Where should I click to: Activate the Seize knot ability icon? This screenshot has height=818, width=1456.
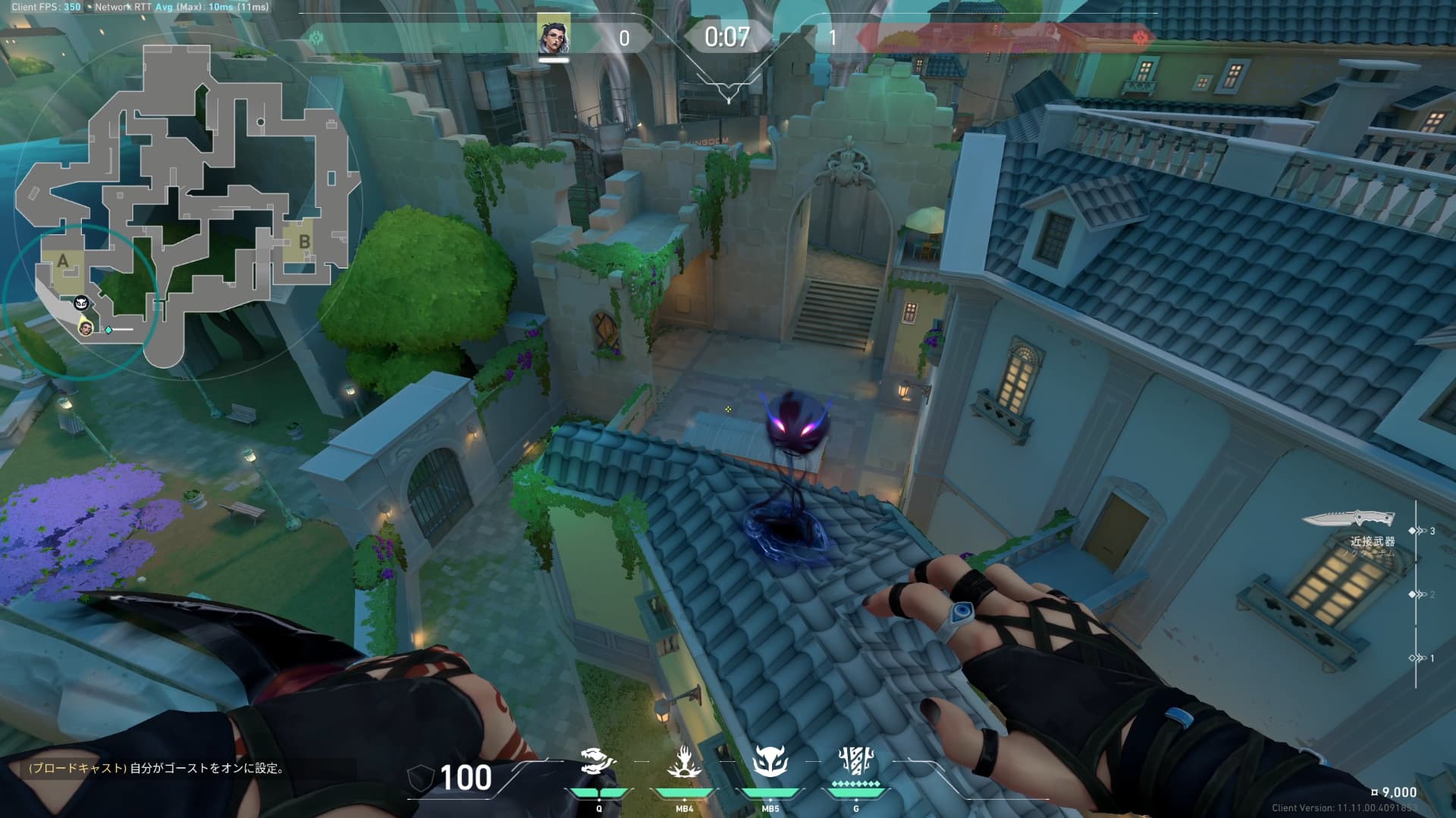598,762
